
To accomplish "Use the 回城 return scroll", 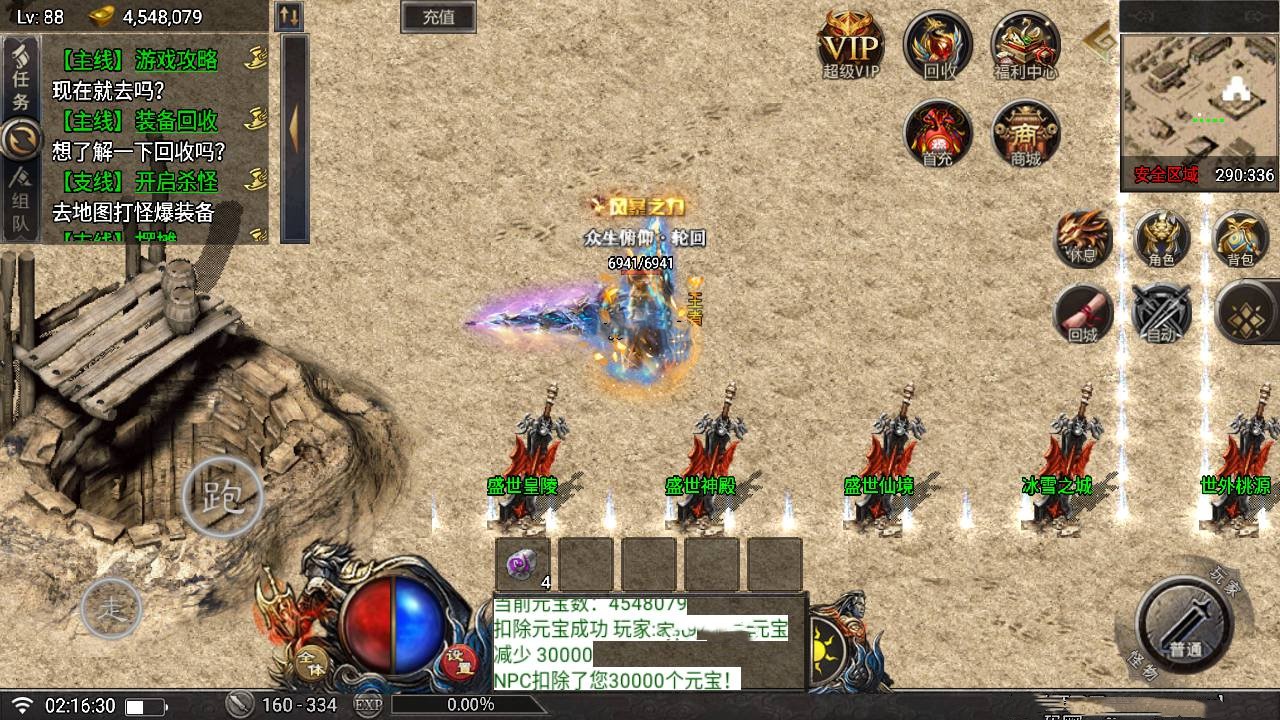I will click(1083, 313).
